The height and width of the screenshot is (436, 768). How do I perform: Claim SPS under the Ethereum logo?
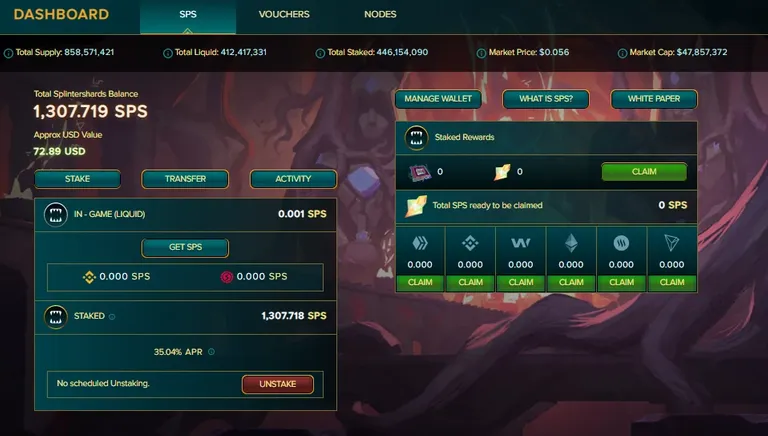click(571, 283)
